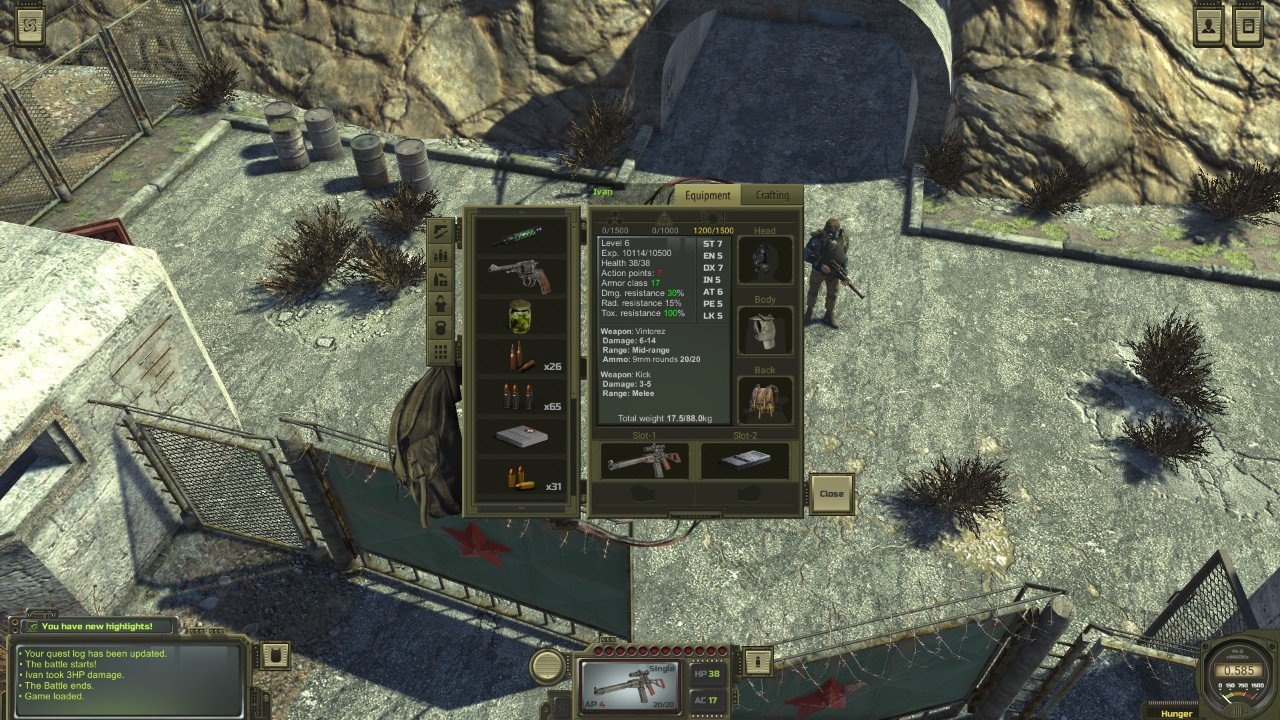Expand the inventory list with the down arrow
The width and height of the screenshot is (1280, 720).
[x=521, y=509]
